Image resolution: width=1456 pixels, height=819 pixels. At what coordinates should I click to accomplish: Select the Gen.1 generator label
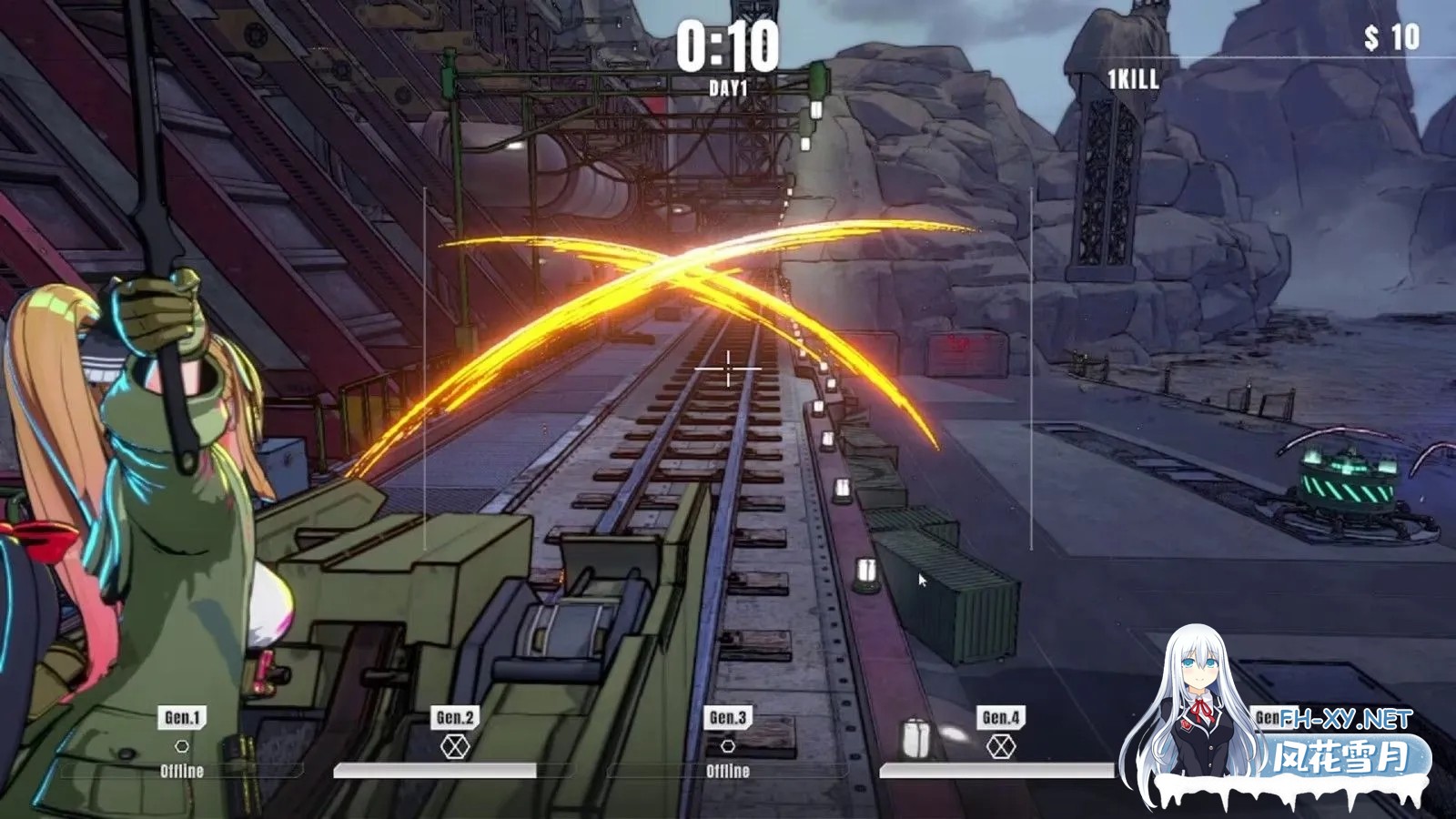point(182,717)
